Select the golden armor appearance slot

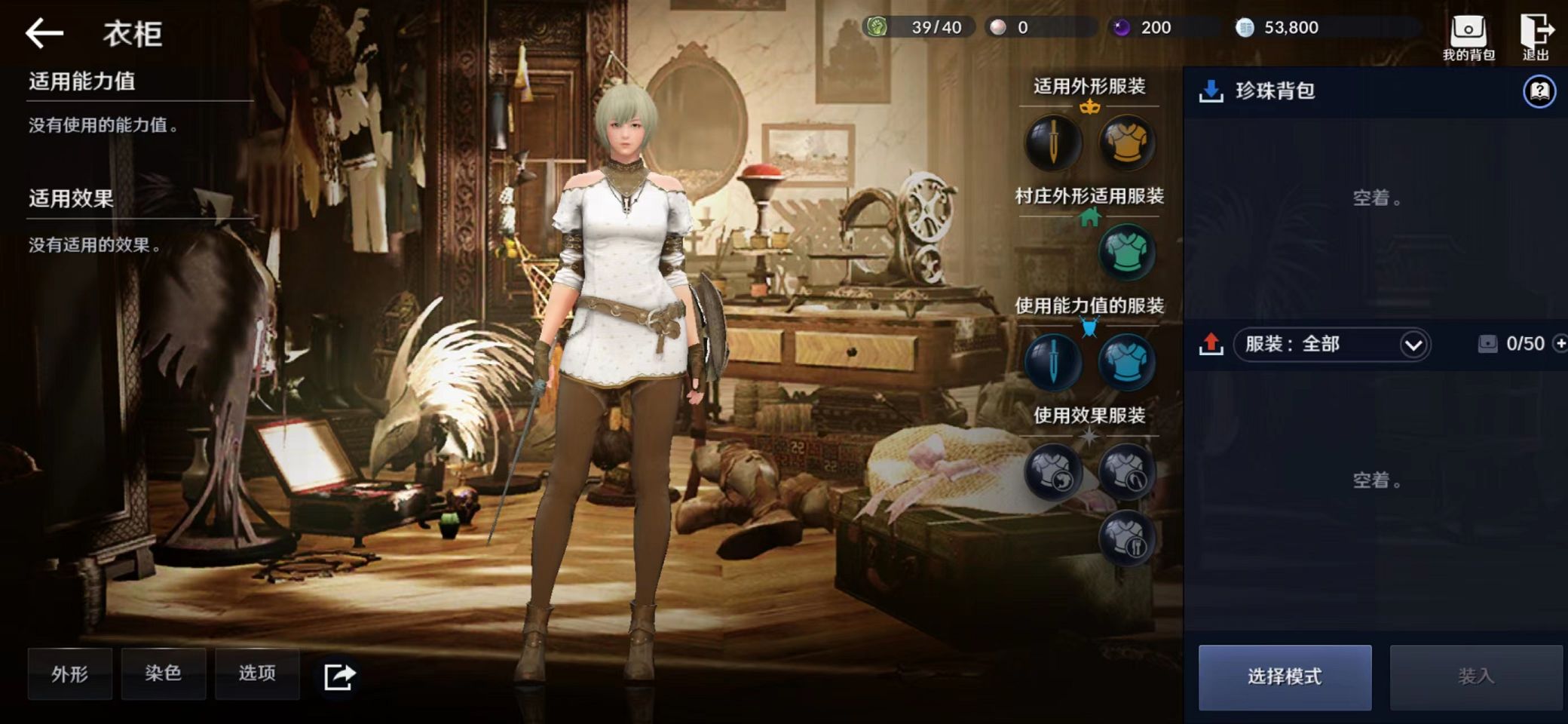(1126, 142)
